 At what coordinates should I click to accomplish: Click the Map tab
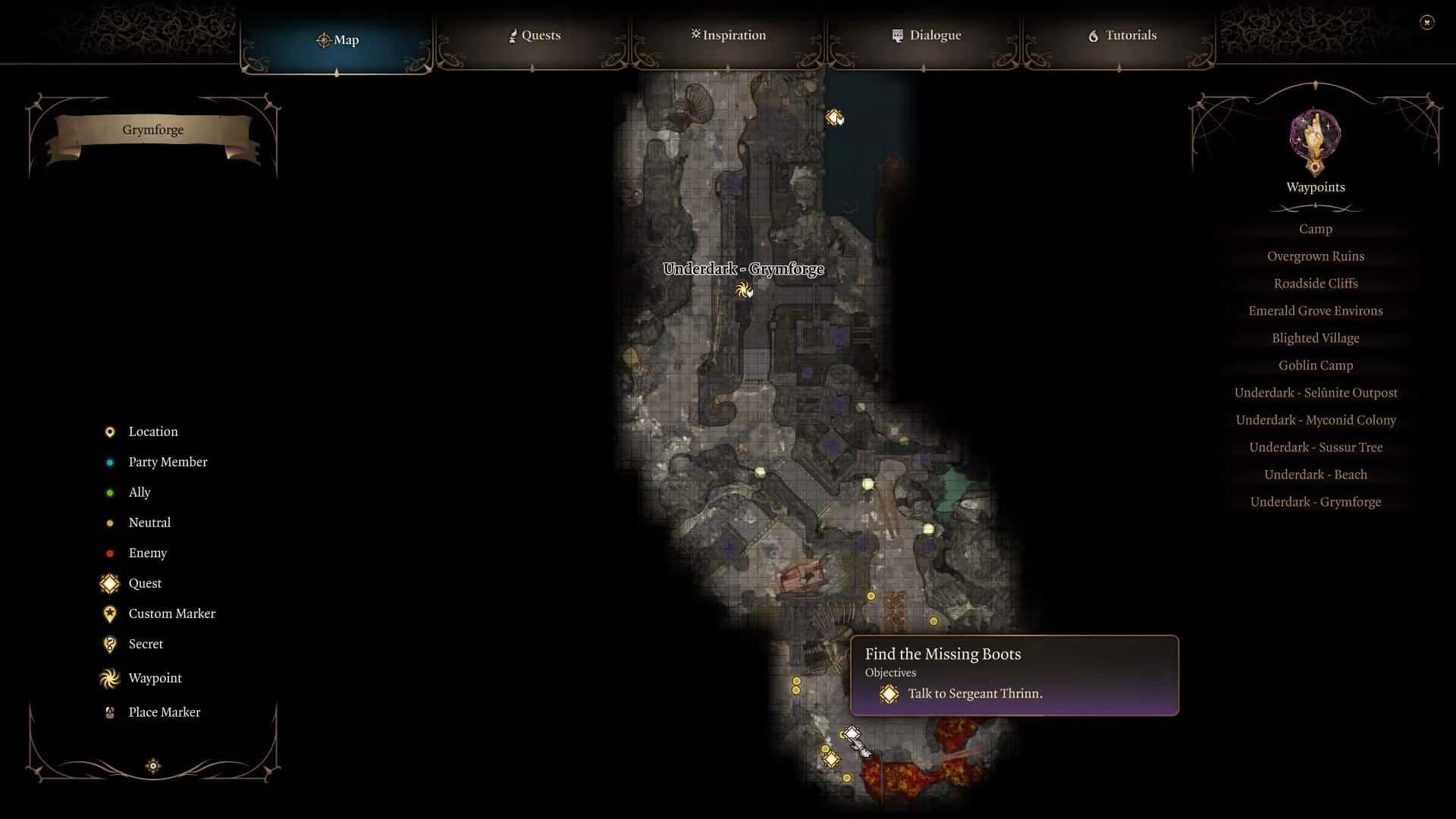pyautogui.click(x=337, y=40)
